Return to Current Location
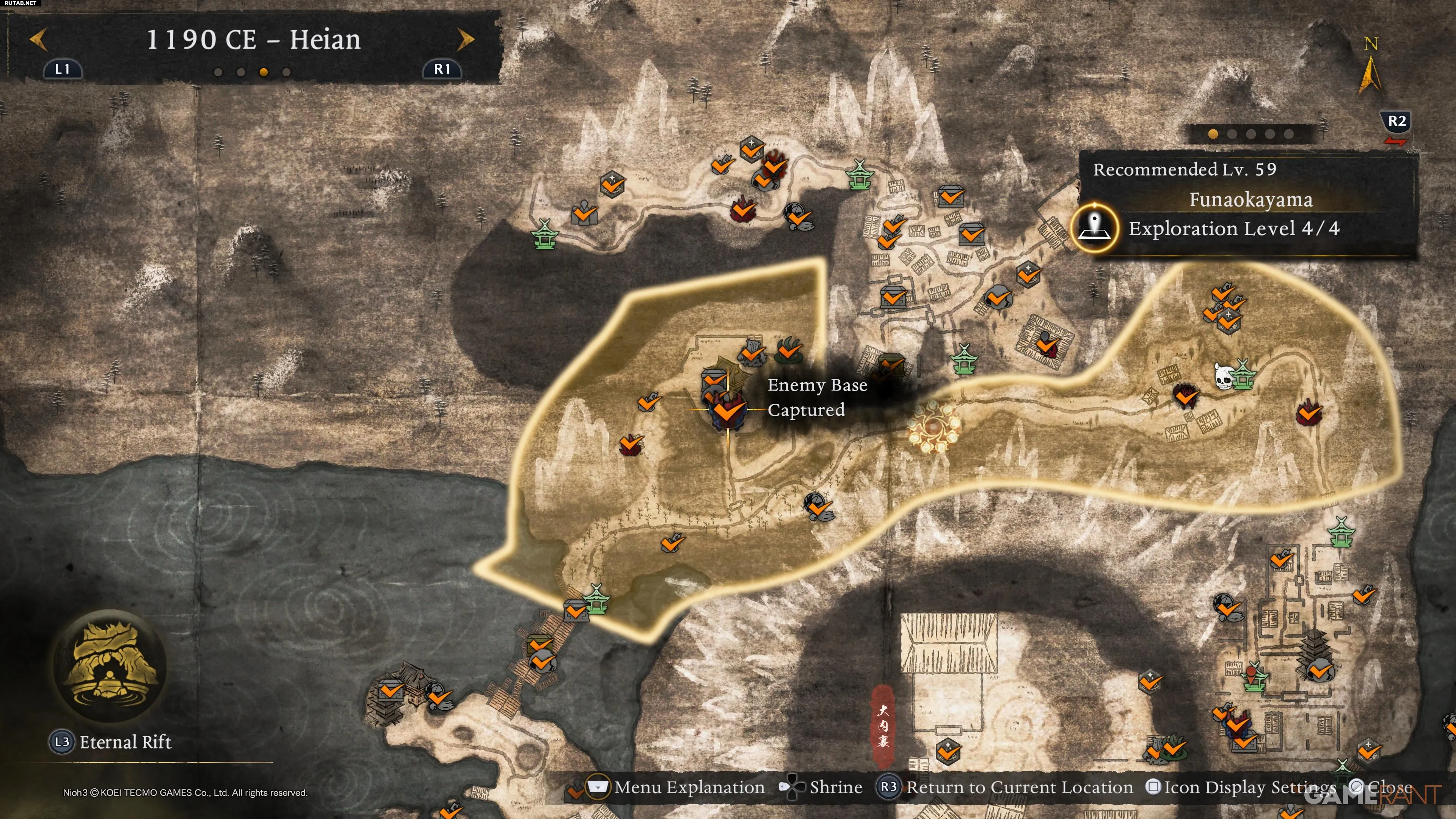 (1018, 788)
